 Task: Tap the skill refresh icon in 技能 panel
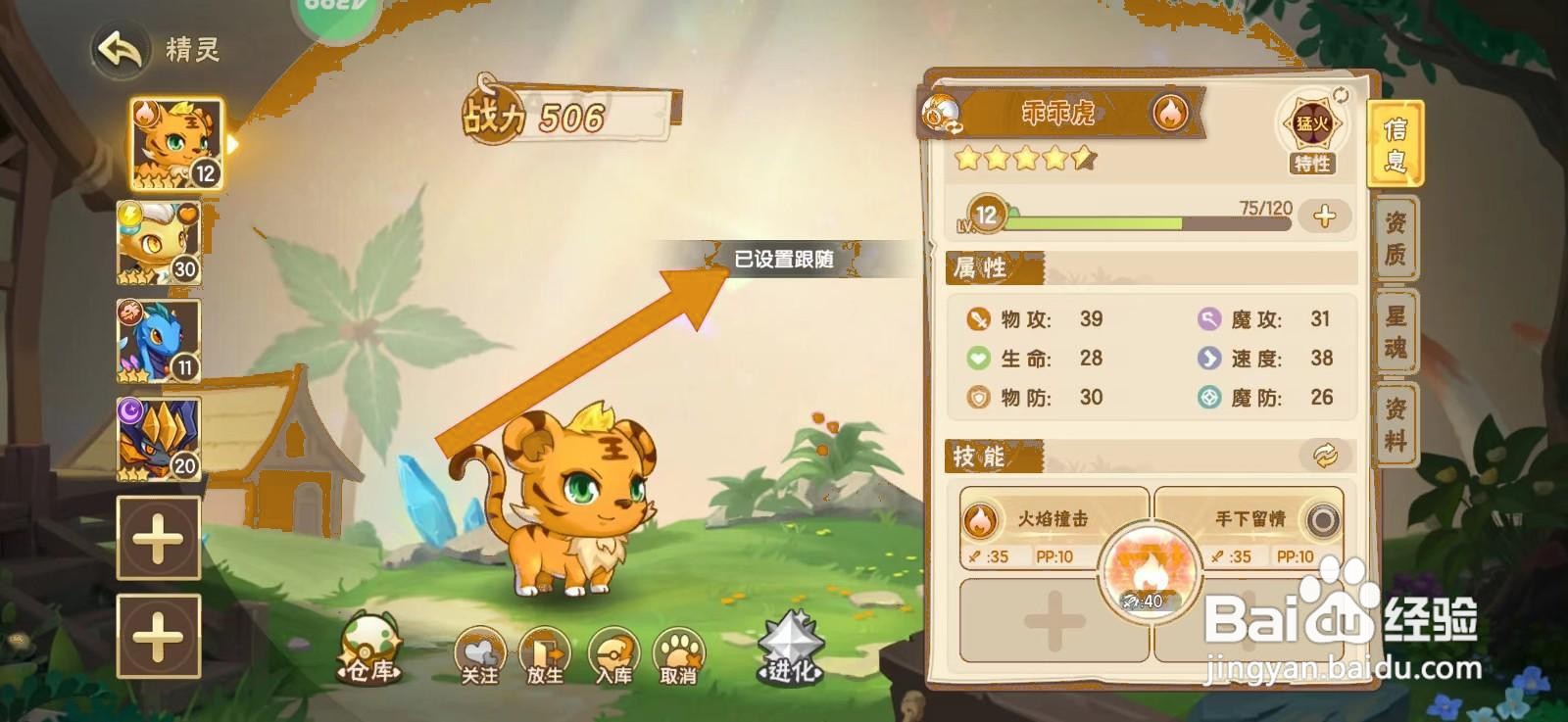1323,454
